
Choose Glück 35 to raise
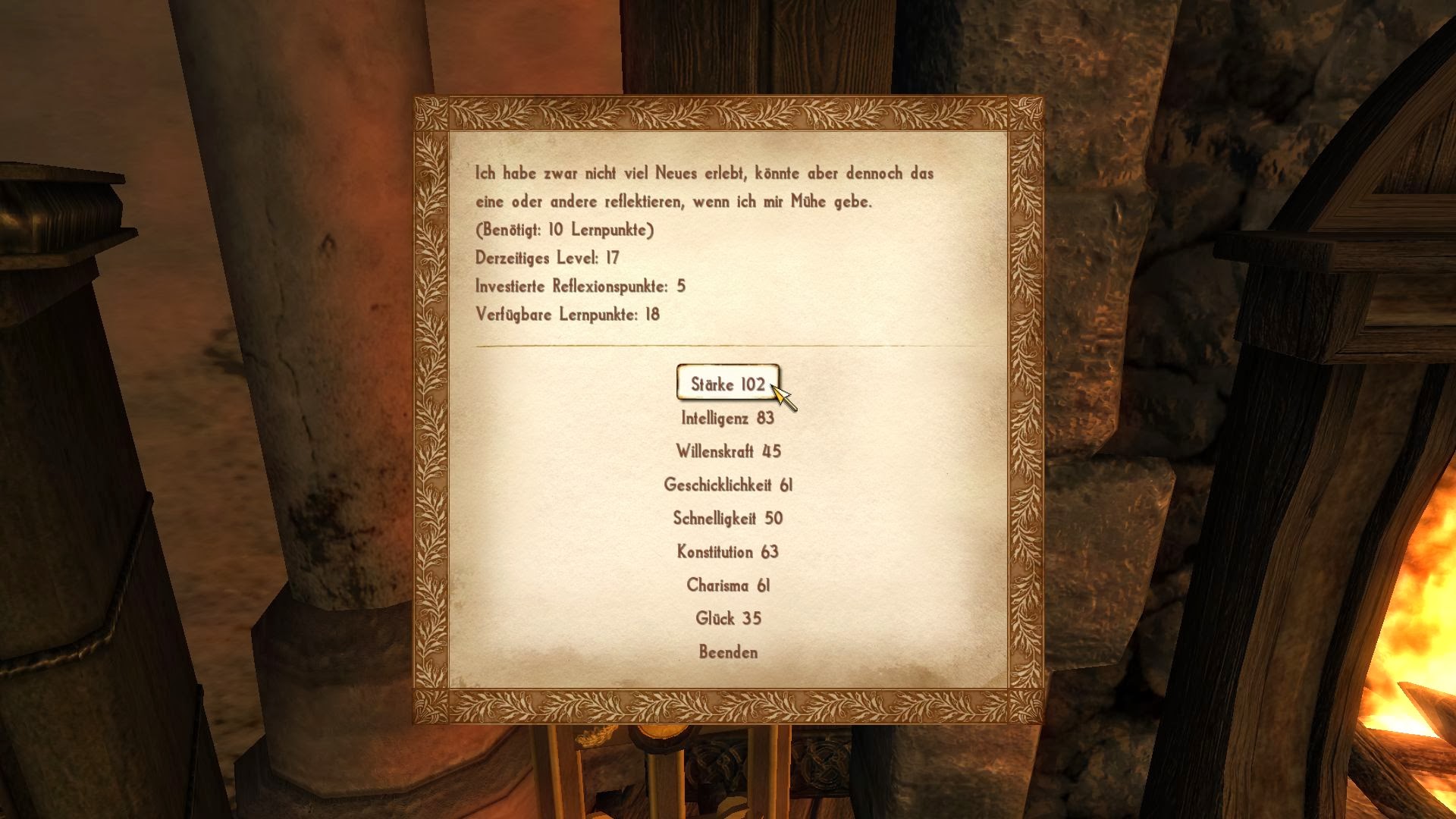pos(727,618)
